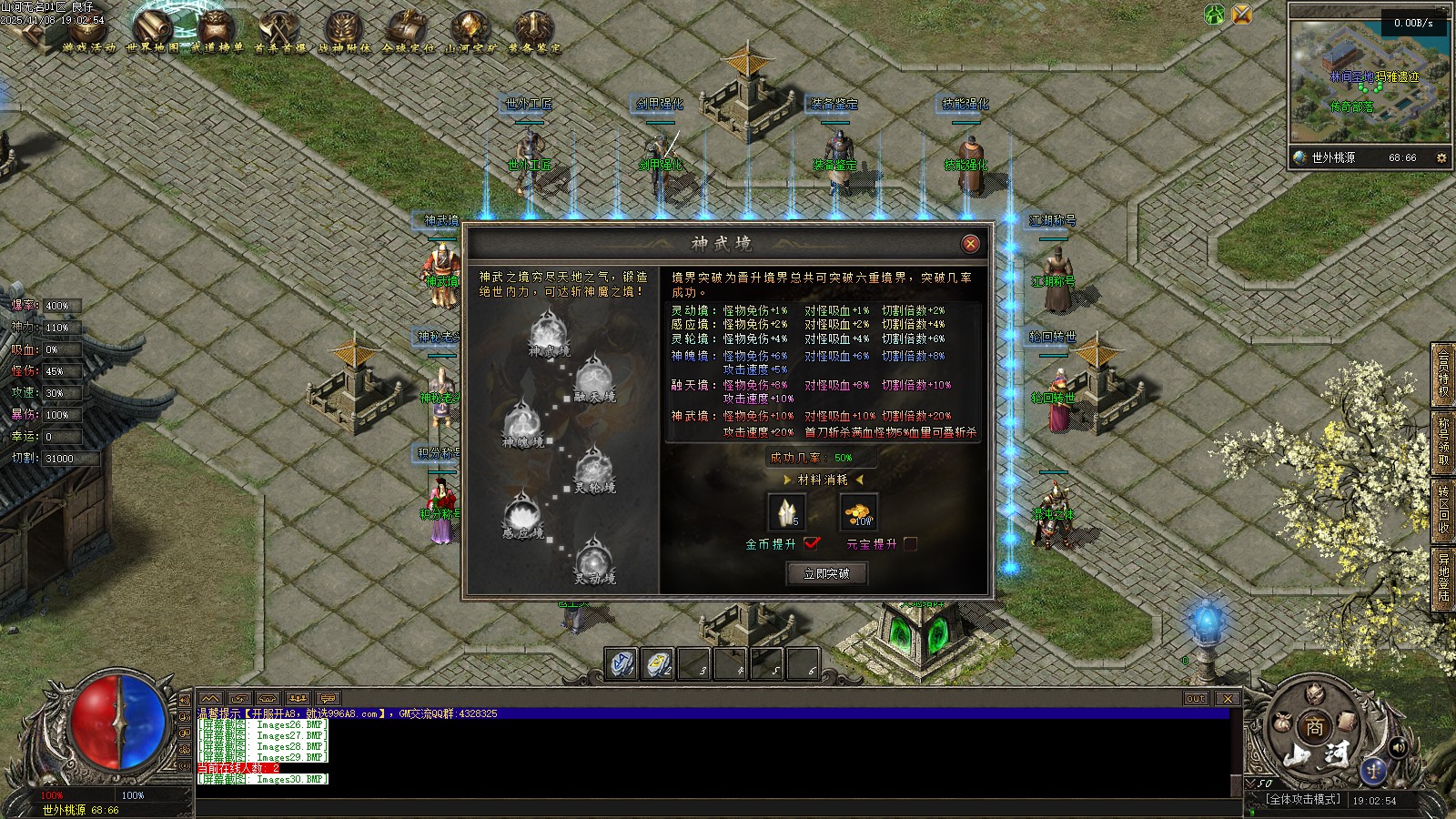Open the 商 shop button
The height and width of the screenshot is (819, 1456).
(x=1315, y=727)
